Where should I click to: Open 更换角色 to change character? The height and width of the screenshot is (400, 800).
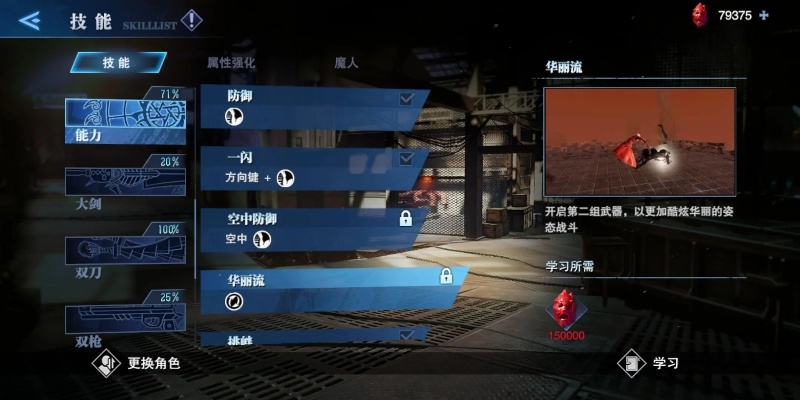tap(138, 363)
